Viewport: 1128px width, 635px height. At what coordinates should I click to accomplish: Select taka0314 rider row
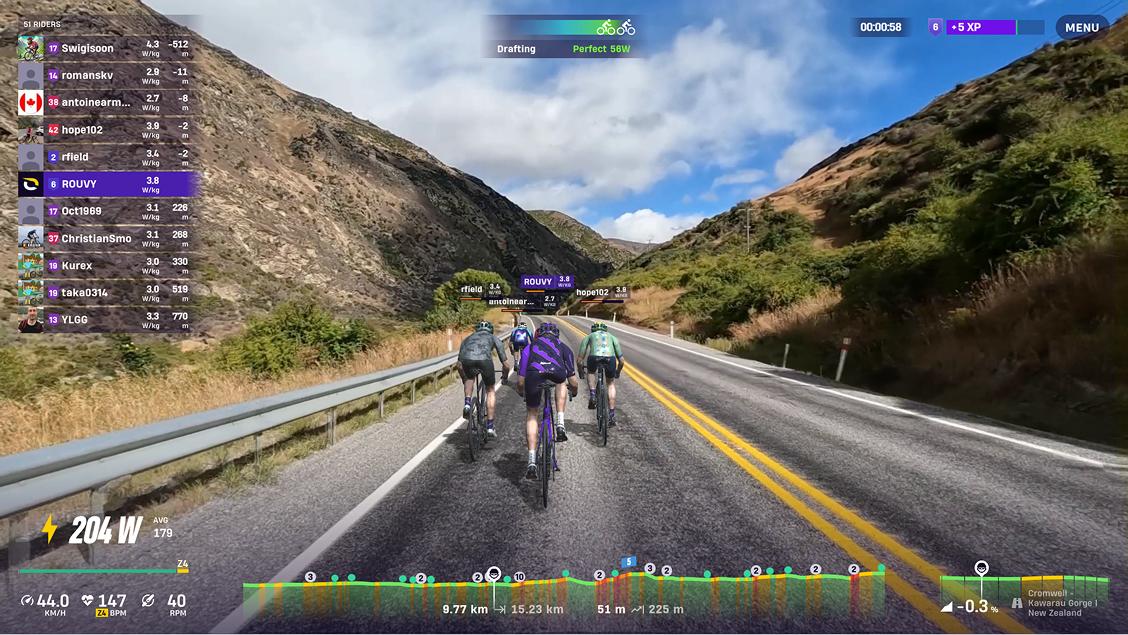(x=105, y=293)
